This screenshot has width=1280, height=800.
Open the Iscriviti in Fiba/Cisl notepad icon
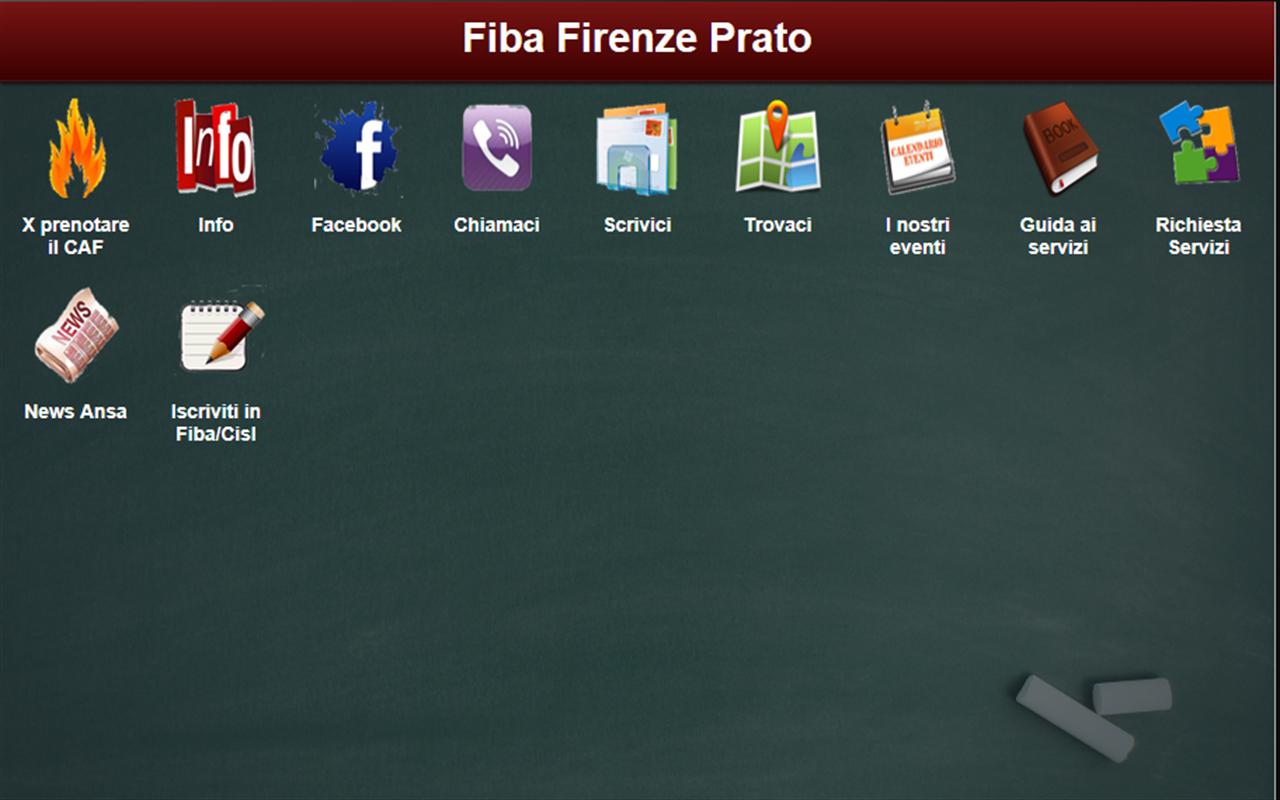(x=216, y=337)
